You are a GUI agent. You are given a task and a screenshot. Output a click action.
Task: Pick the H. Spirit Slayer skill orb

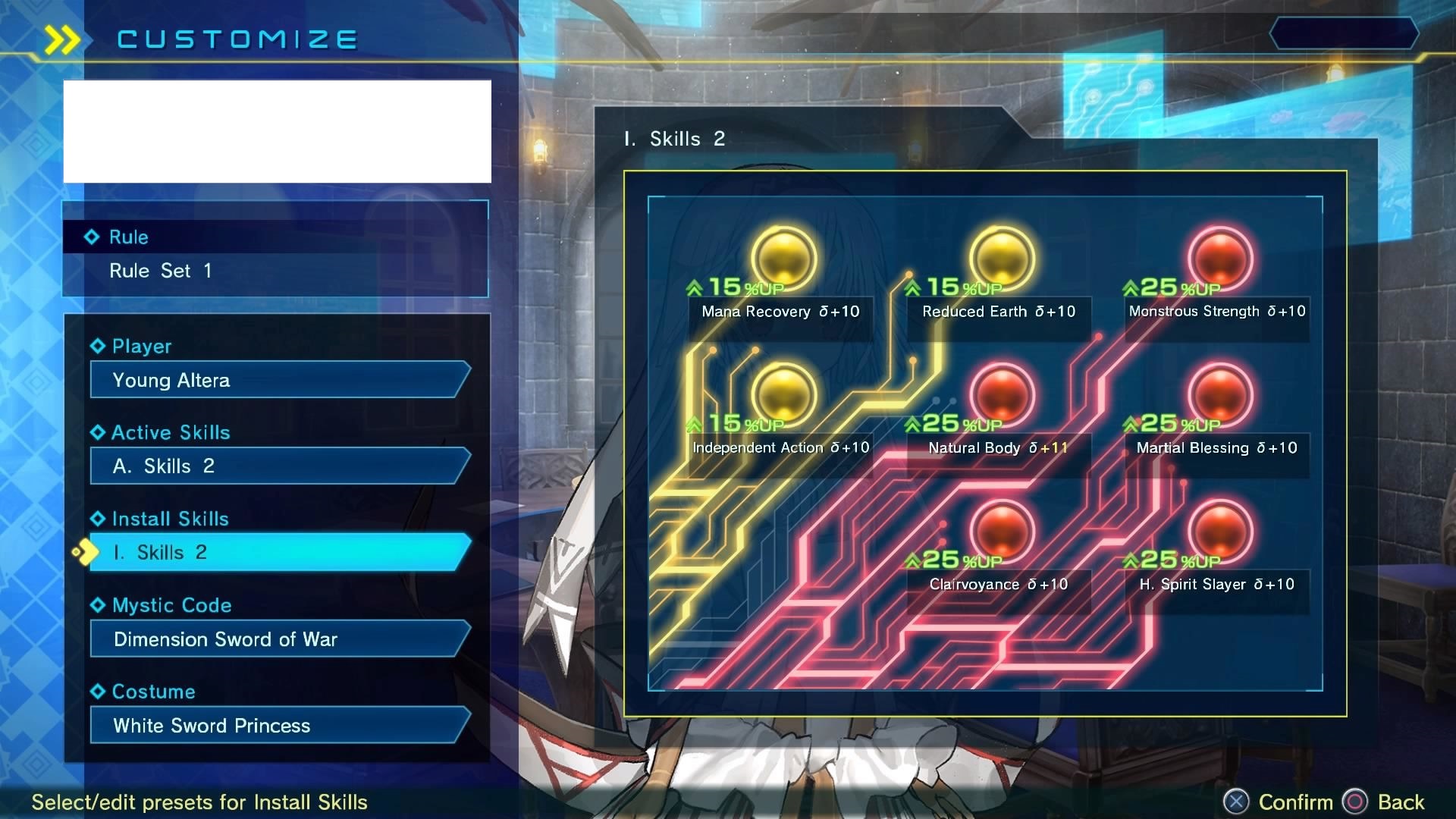[1219, 531]
